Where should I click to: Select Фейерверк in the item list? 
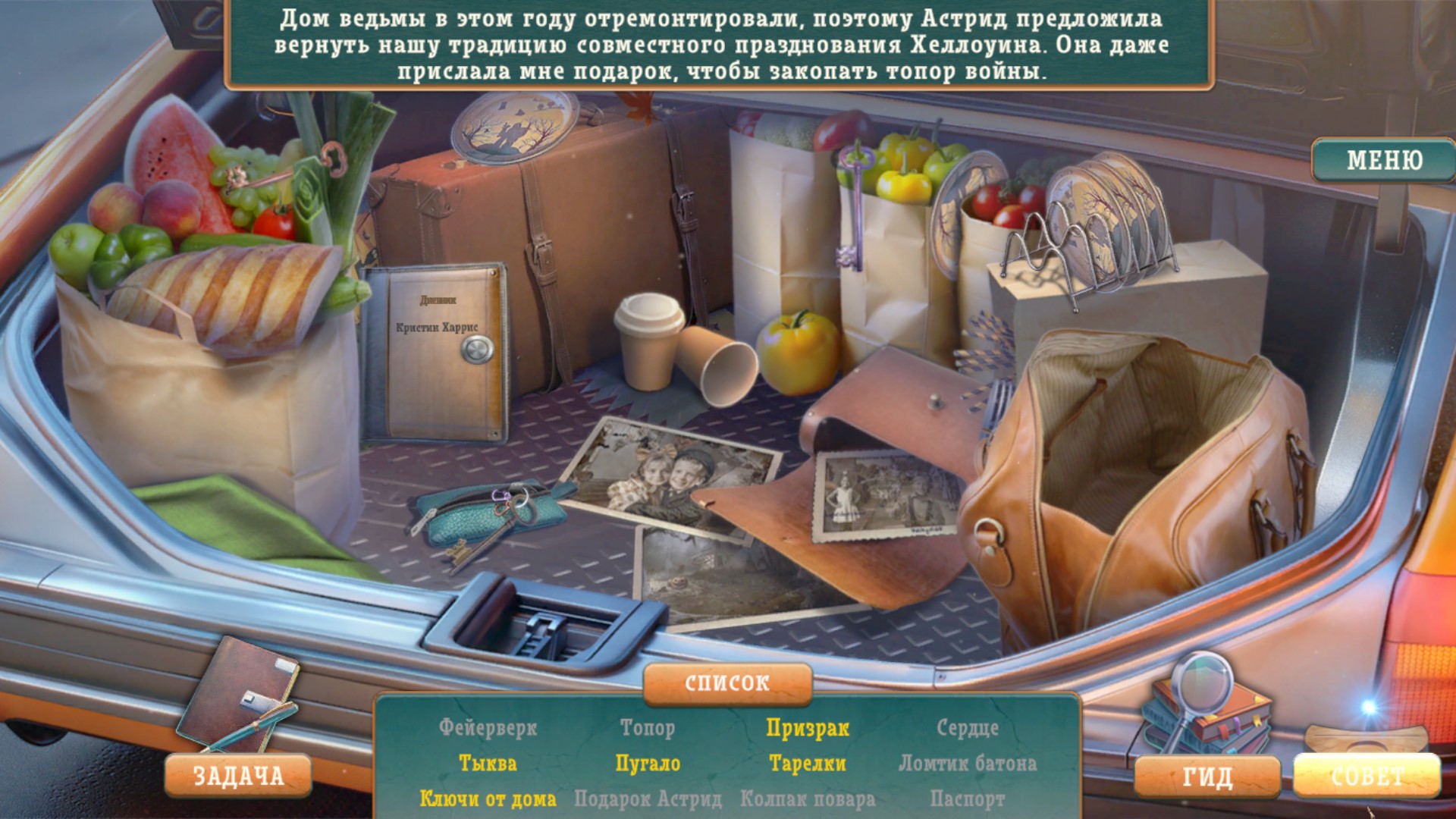(488, 728)
